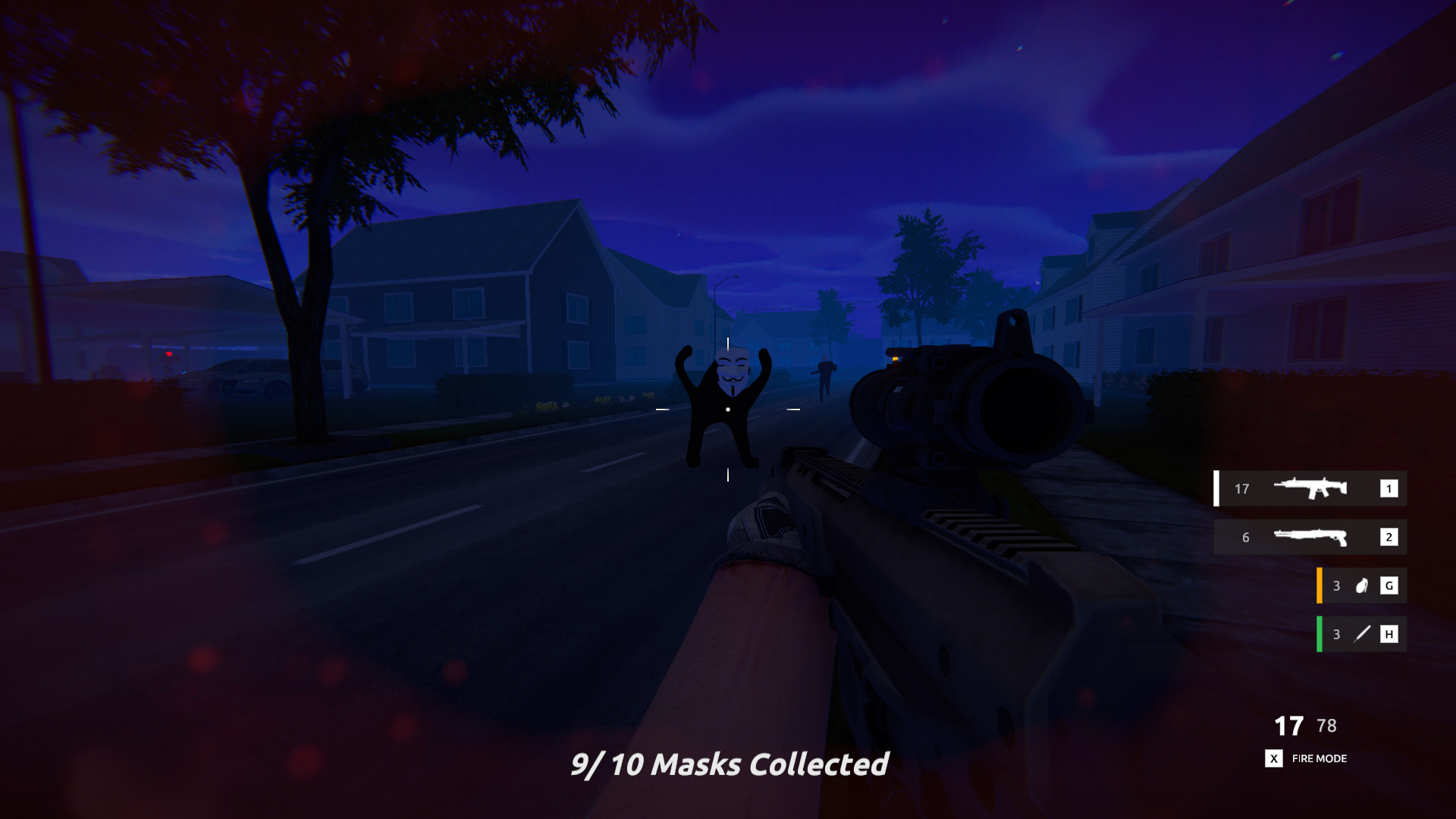Click the 1 keybind badge on rifle slot
The height and width of the screenshot is (819, 1456).
coord(1389,489)
